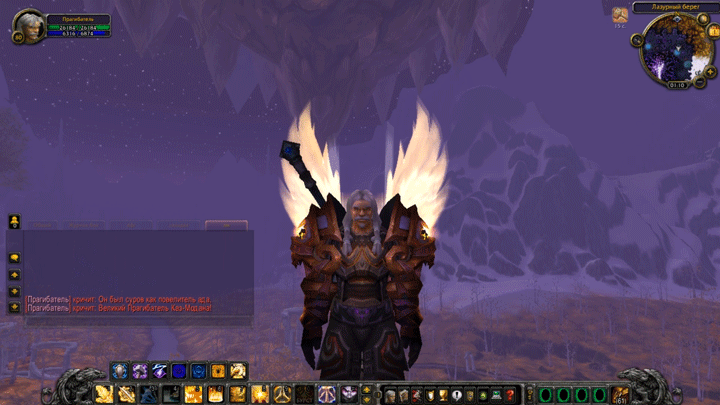
Task: Open the character info micro button
Action: [390, 395]
